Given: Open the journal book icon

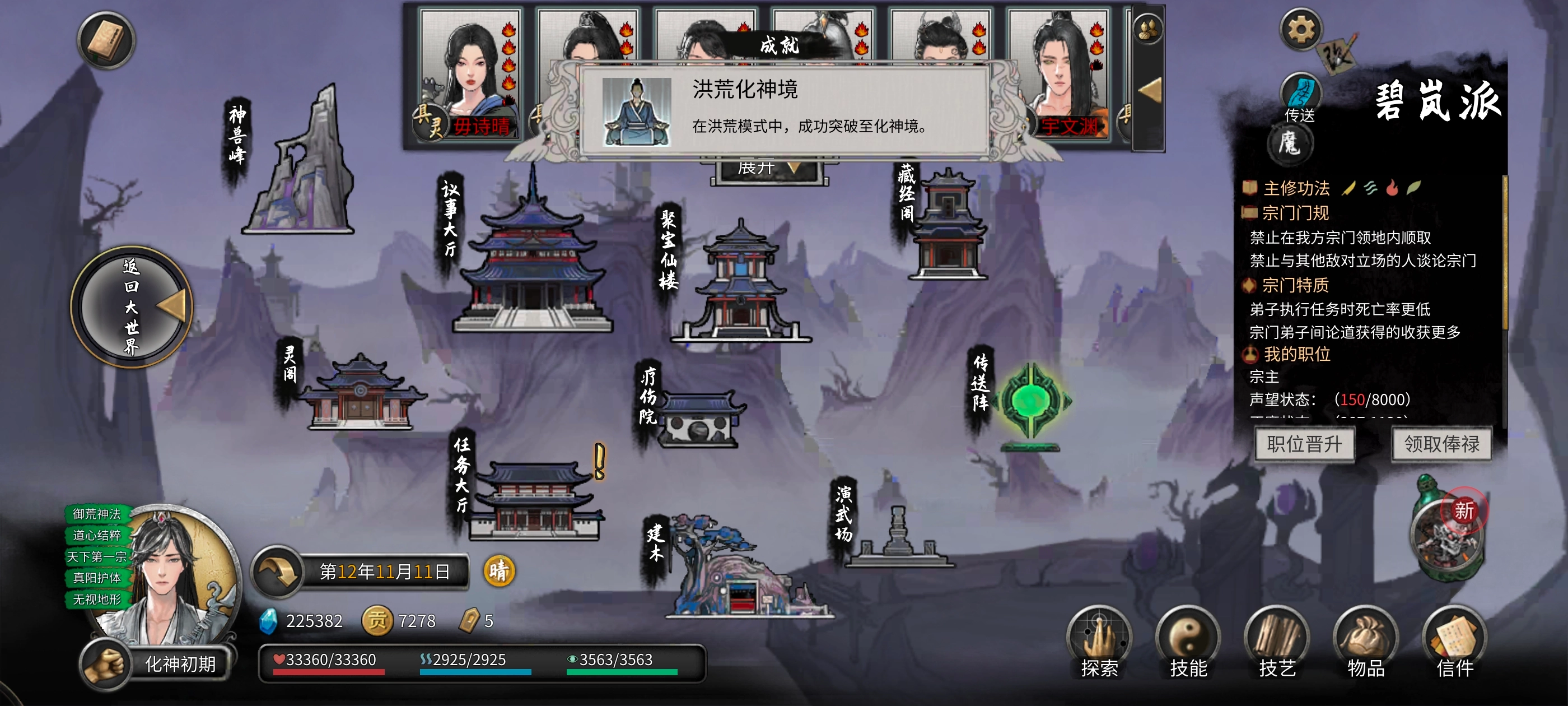Looking at the screenshot, I should [106, 41].
